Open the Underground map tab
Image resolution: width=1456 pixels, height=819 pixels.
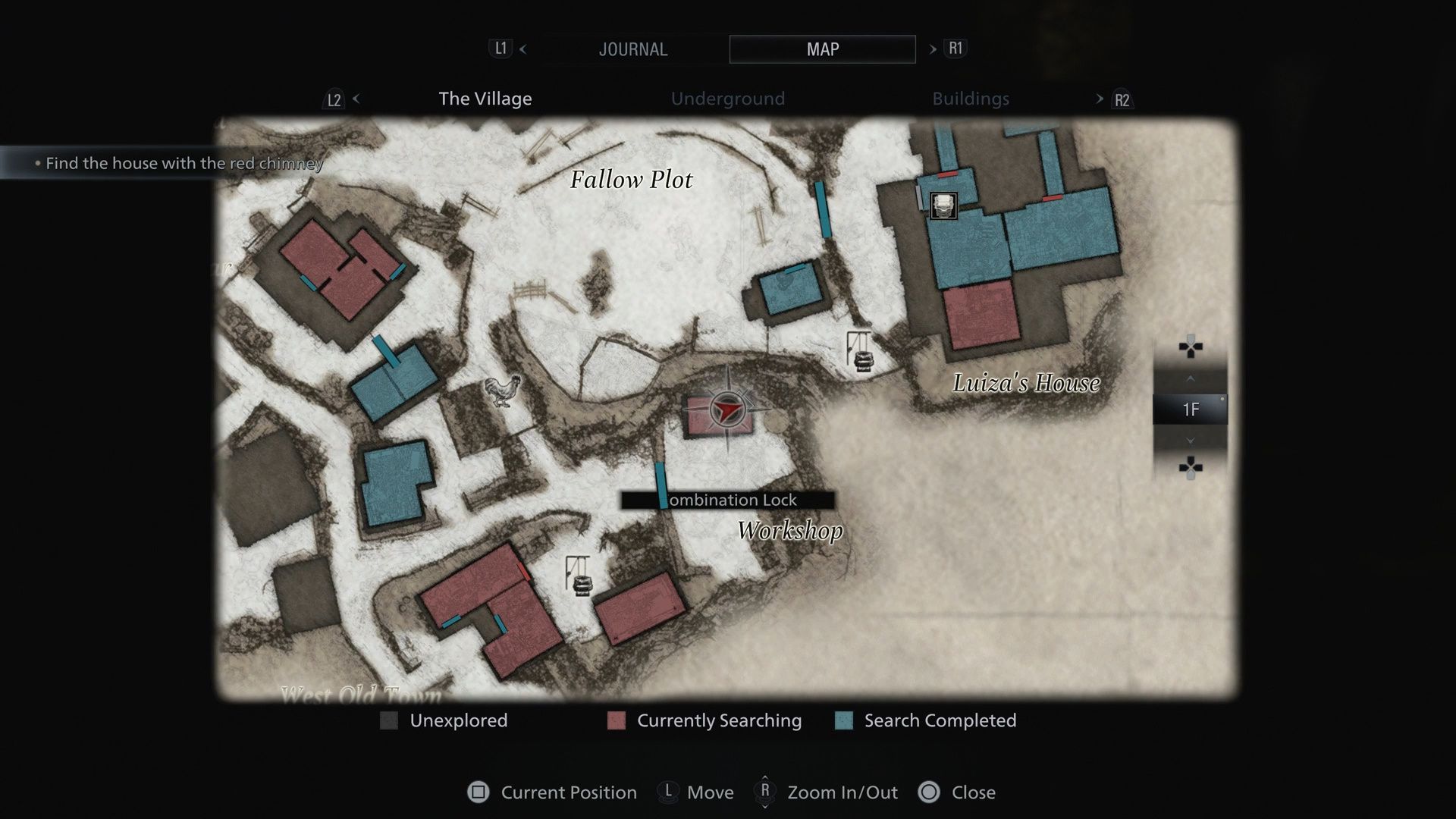tap(726, 99)
